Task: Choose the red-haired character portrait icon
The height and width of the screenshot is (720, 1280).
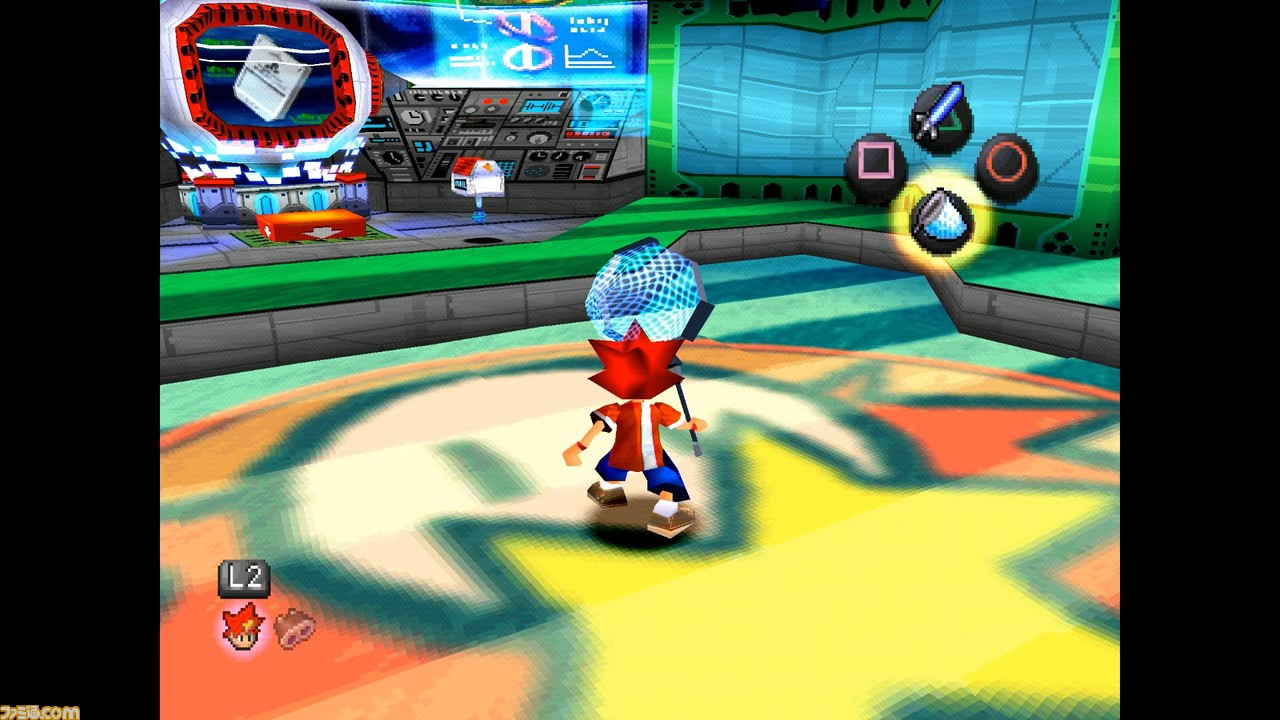Action: pos(243,628)
